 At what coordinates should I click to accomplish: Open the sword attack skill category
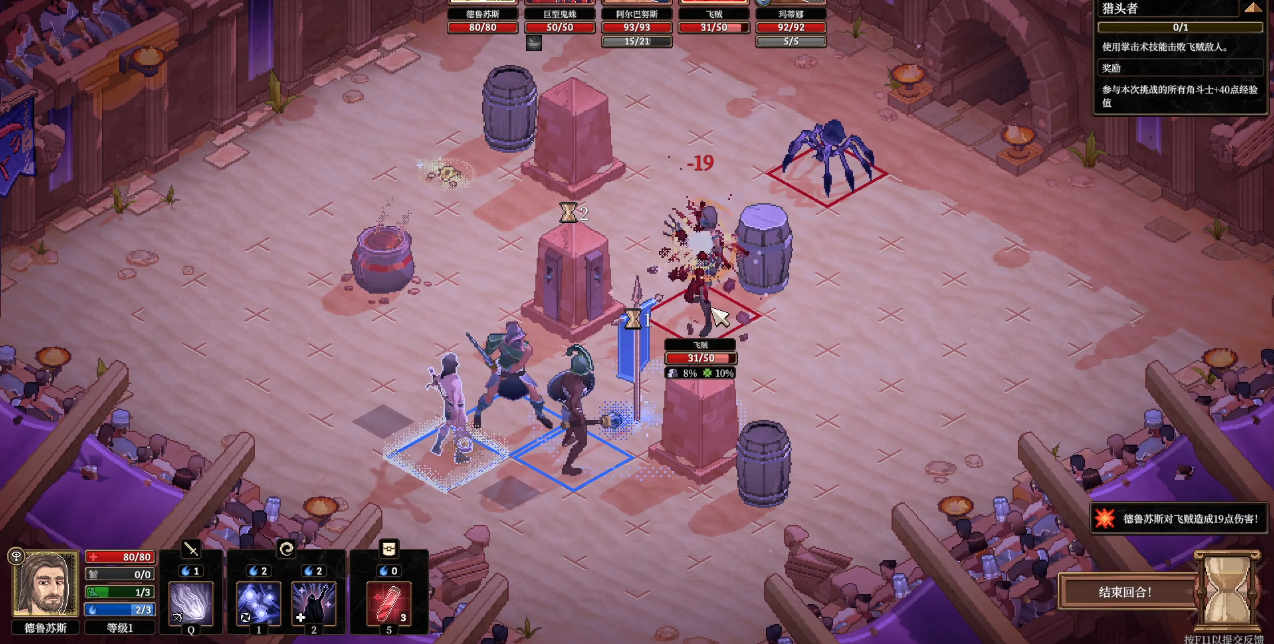190,548
